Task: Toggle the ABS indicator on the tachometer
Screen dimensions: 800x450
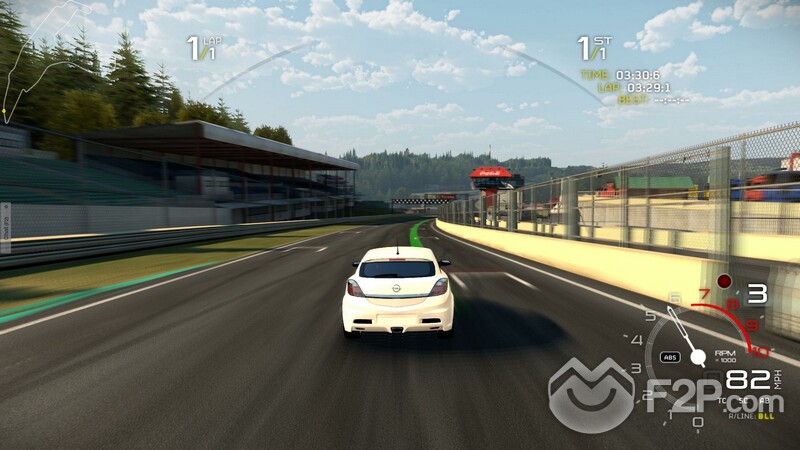Action: coord(671,357)
